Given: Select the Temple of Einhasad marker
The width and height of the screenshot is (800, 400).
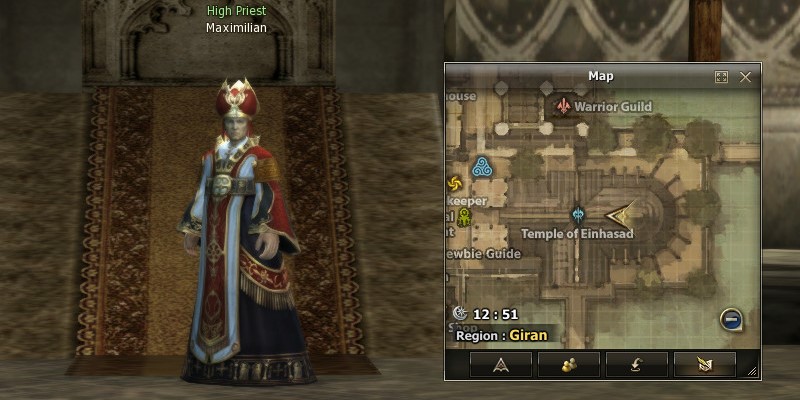Looking at the screenshot, I should click(x=578, y=214).
